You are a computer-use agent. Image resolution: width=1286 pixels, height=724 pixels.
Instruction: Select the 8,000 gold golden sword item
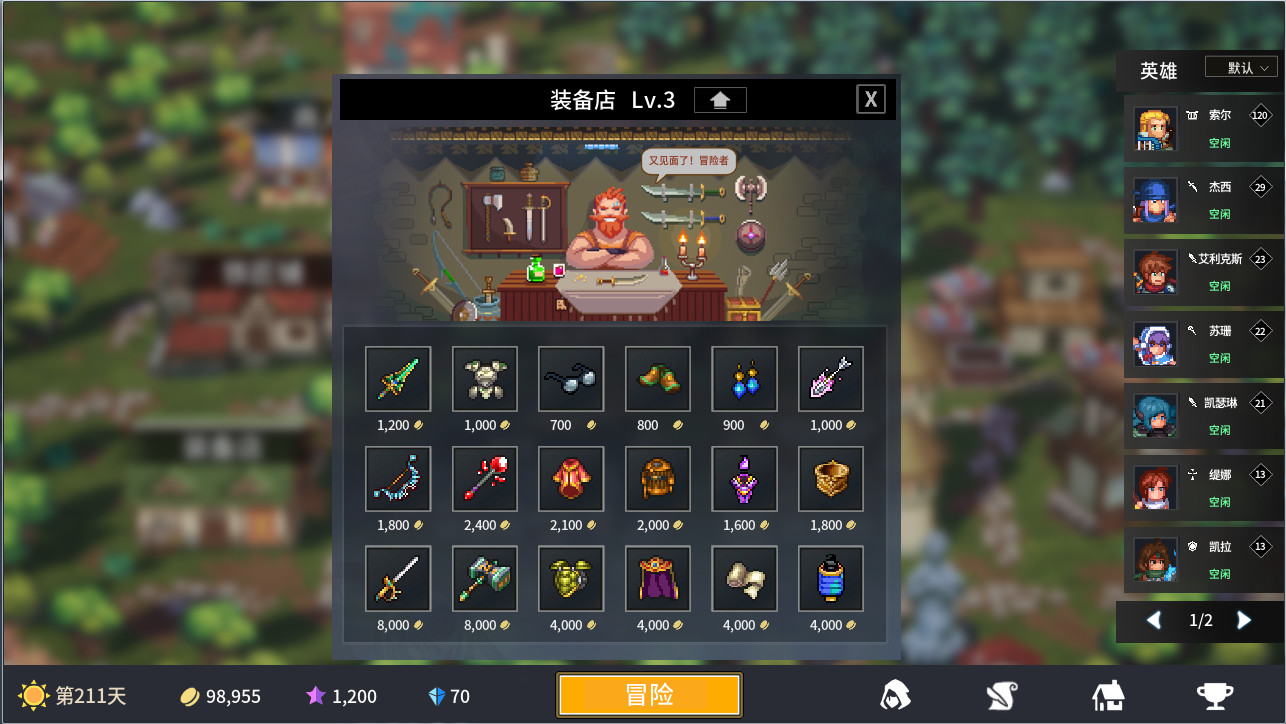click(398, 579)
